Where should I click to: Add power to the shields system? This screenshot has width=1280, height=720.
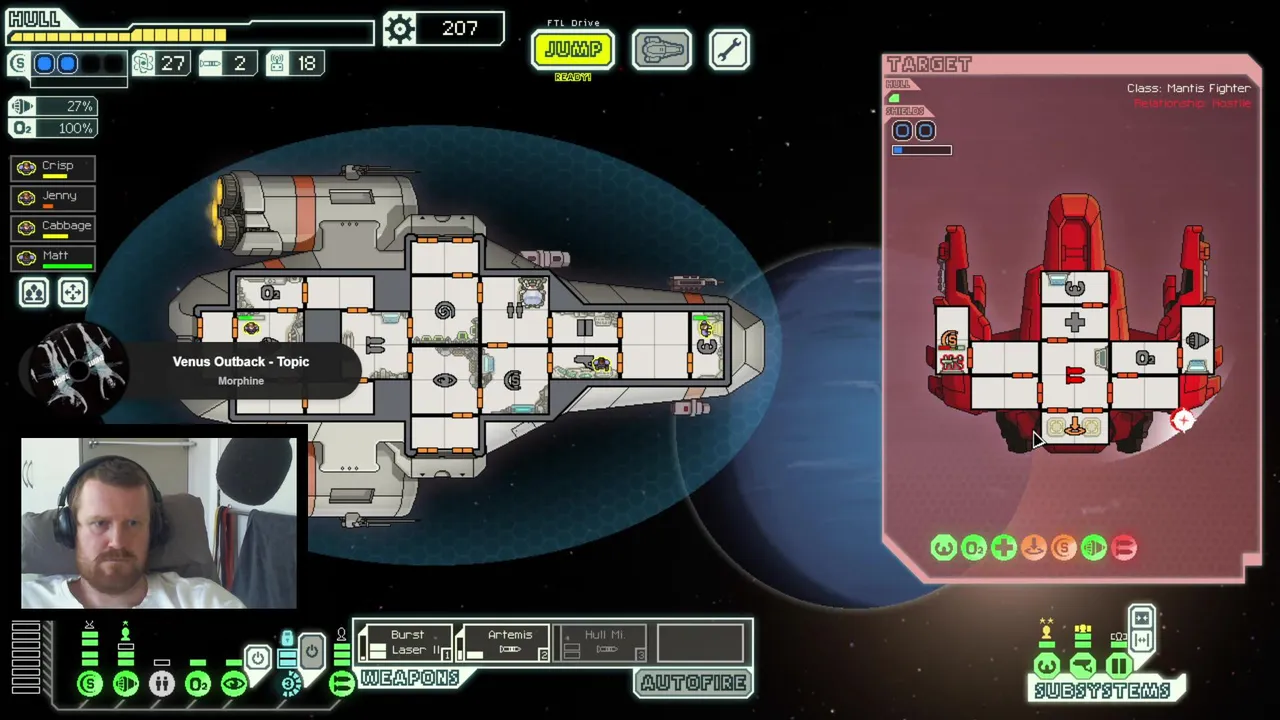(x=90, y=684)
